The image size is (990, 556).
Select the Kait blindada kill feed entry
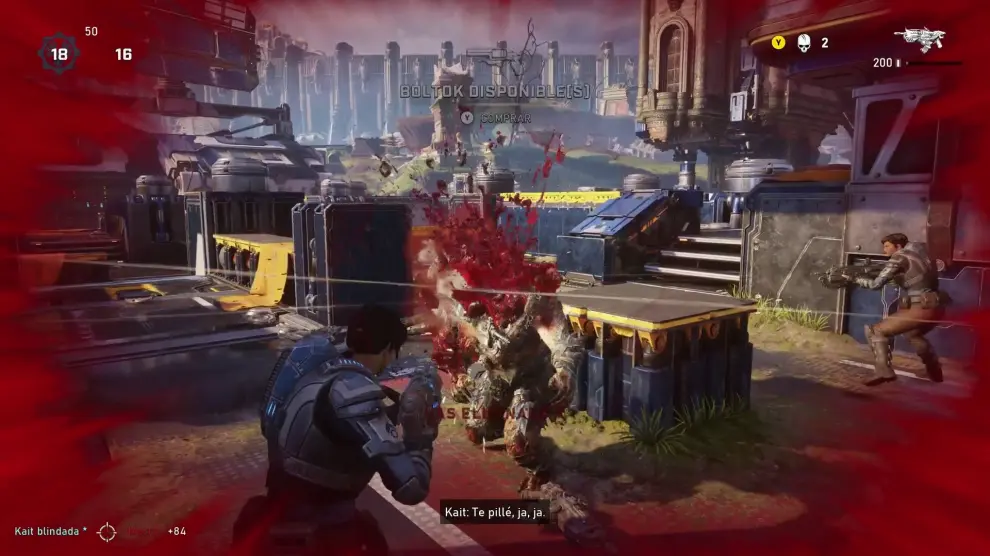pyautogui.click(x=52, y=531)
